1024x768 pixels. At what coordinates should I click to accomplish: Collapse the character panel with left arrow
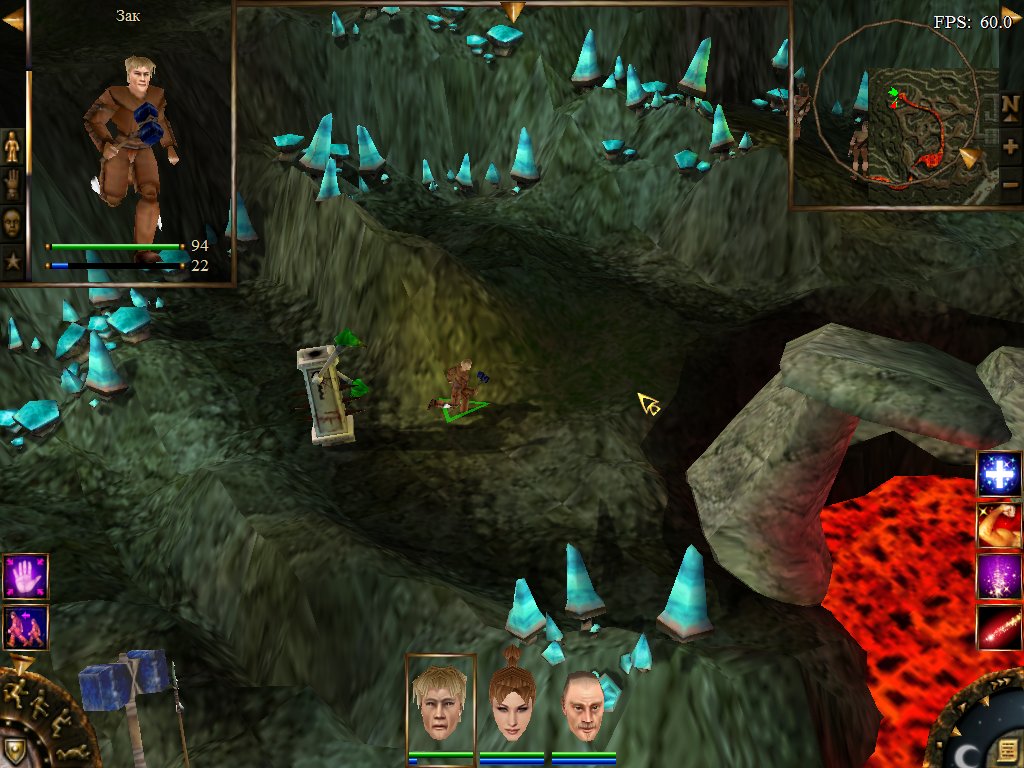(13, 20)
